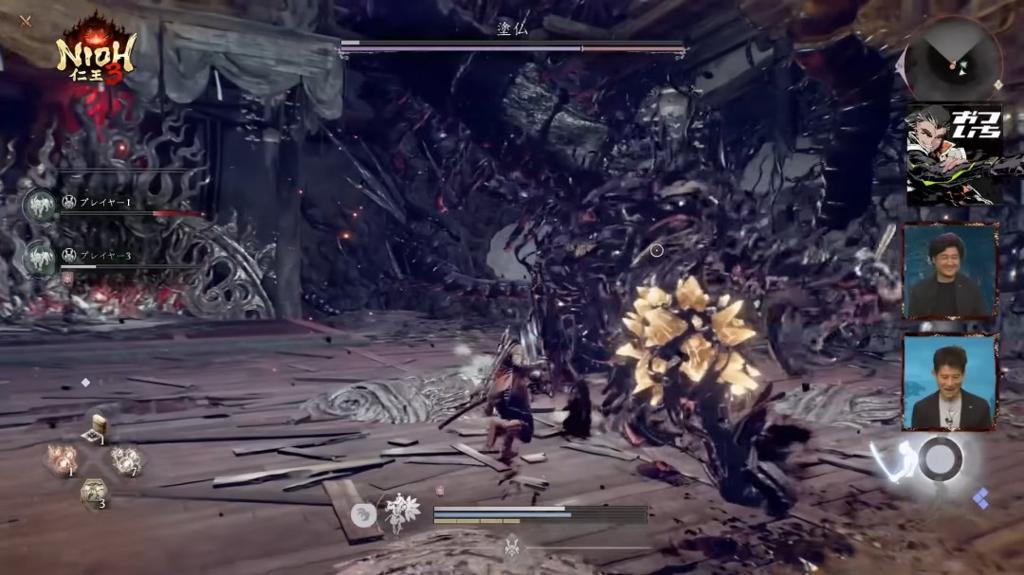Click the Nioh 3 logo overlay
The image size is (1024, 575).
tap(95, 50)
